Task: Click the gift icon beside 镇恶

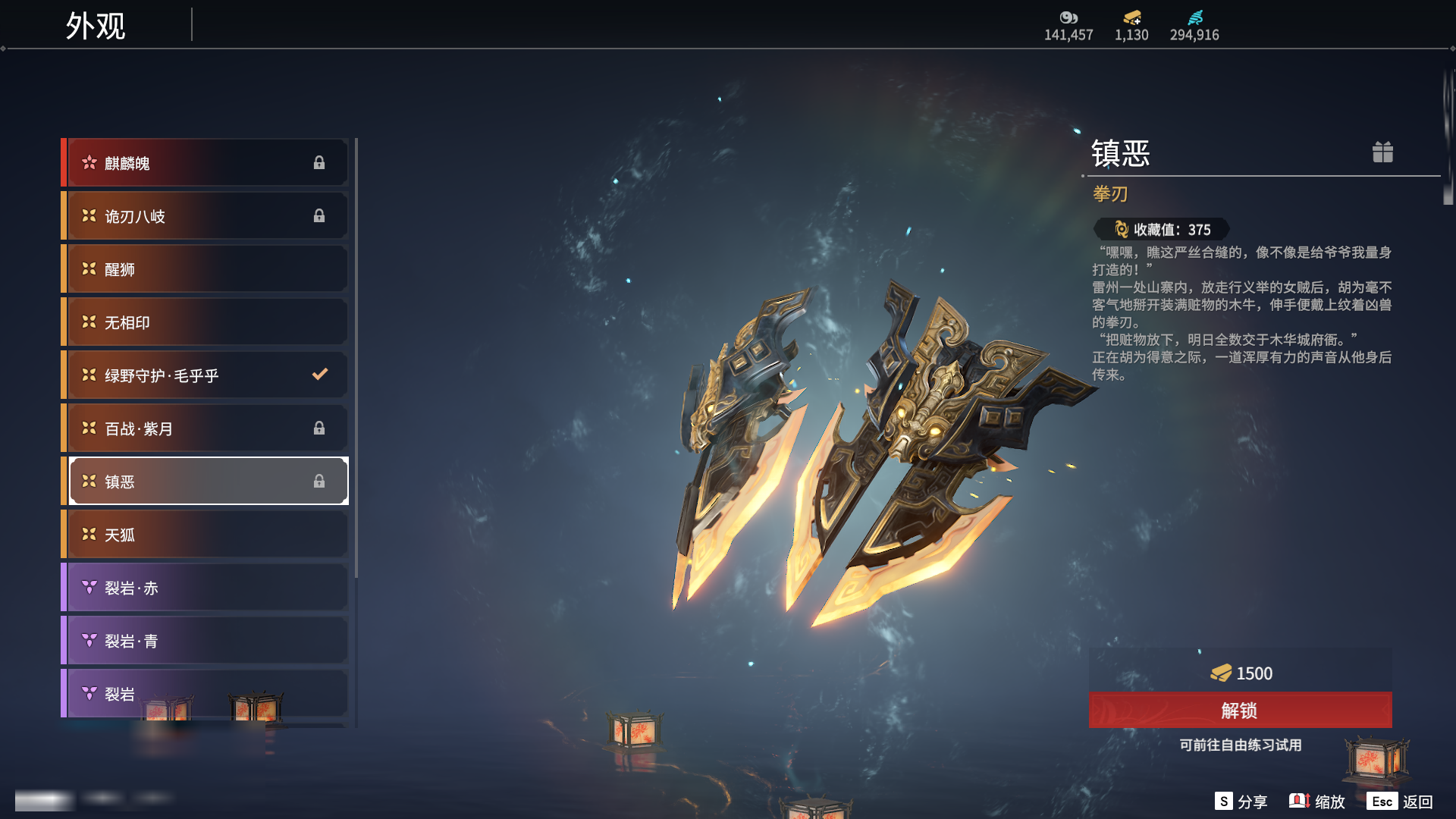Action: click(x=1382, y=152)
